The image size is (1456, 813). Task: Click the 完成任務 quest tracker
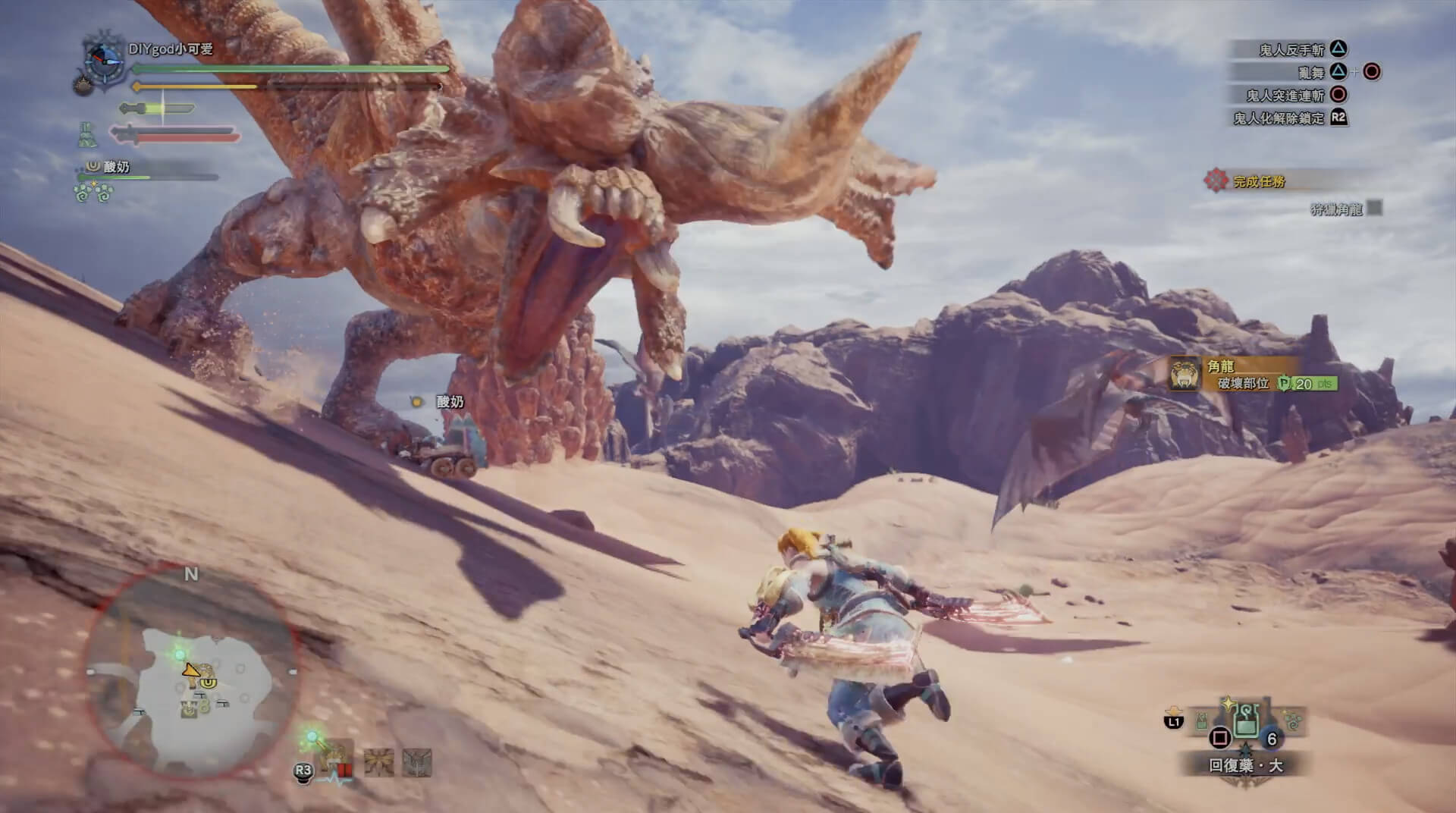tap(1259, 181)
